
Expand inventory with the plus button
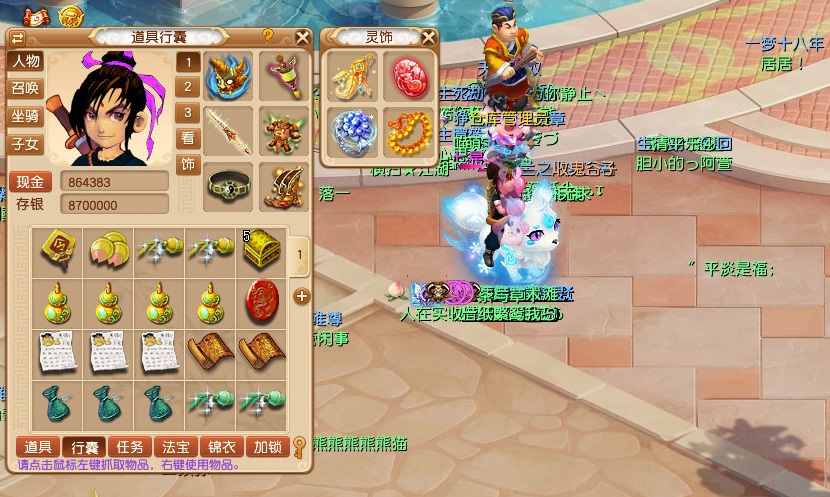[301, 297]
